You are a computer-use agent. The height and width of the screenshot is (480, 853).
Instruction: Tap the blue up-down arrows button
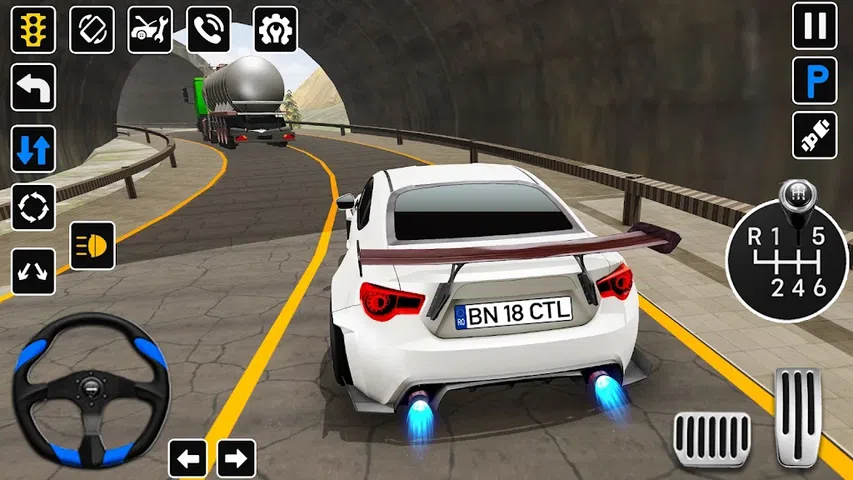click(x=33, y=149)
